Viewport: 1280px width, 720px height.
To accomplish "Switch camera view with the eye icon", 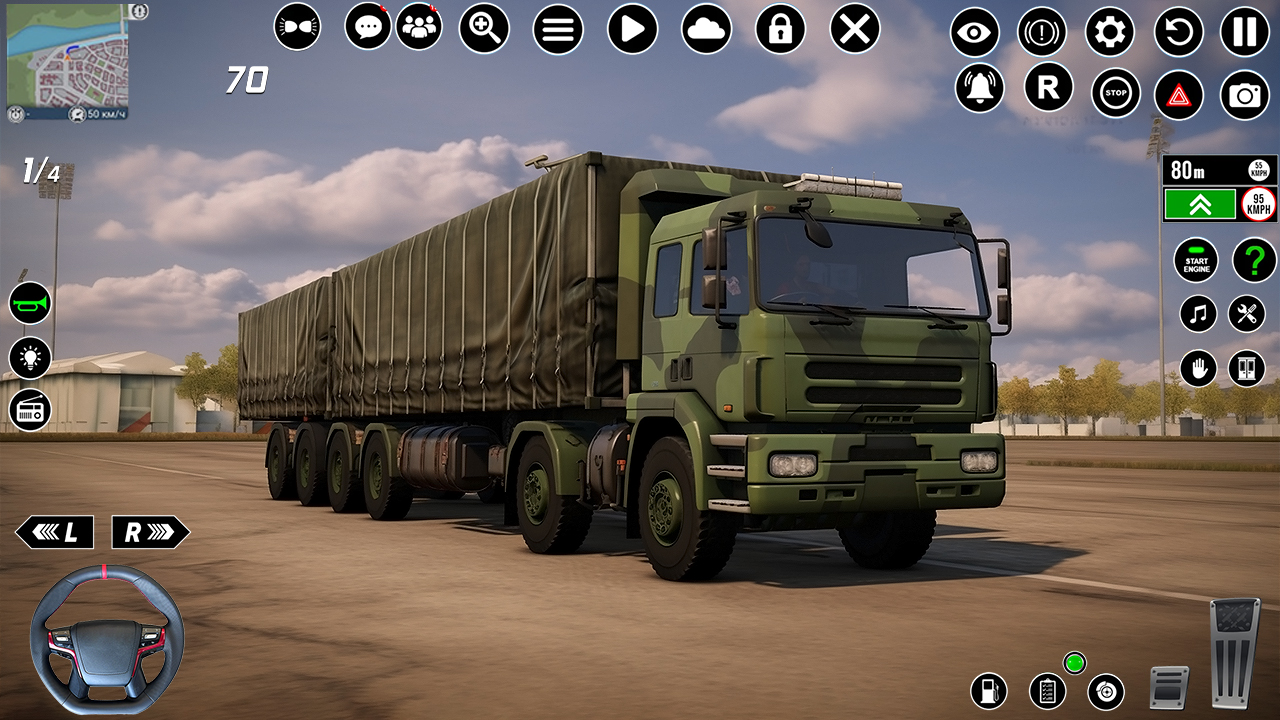I will pos(975,31).
